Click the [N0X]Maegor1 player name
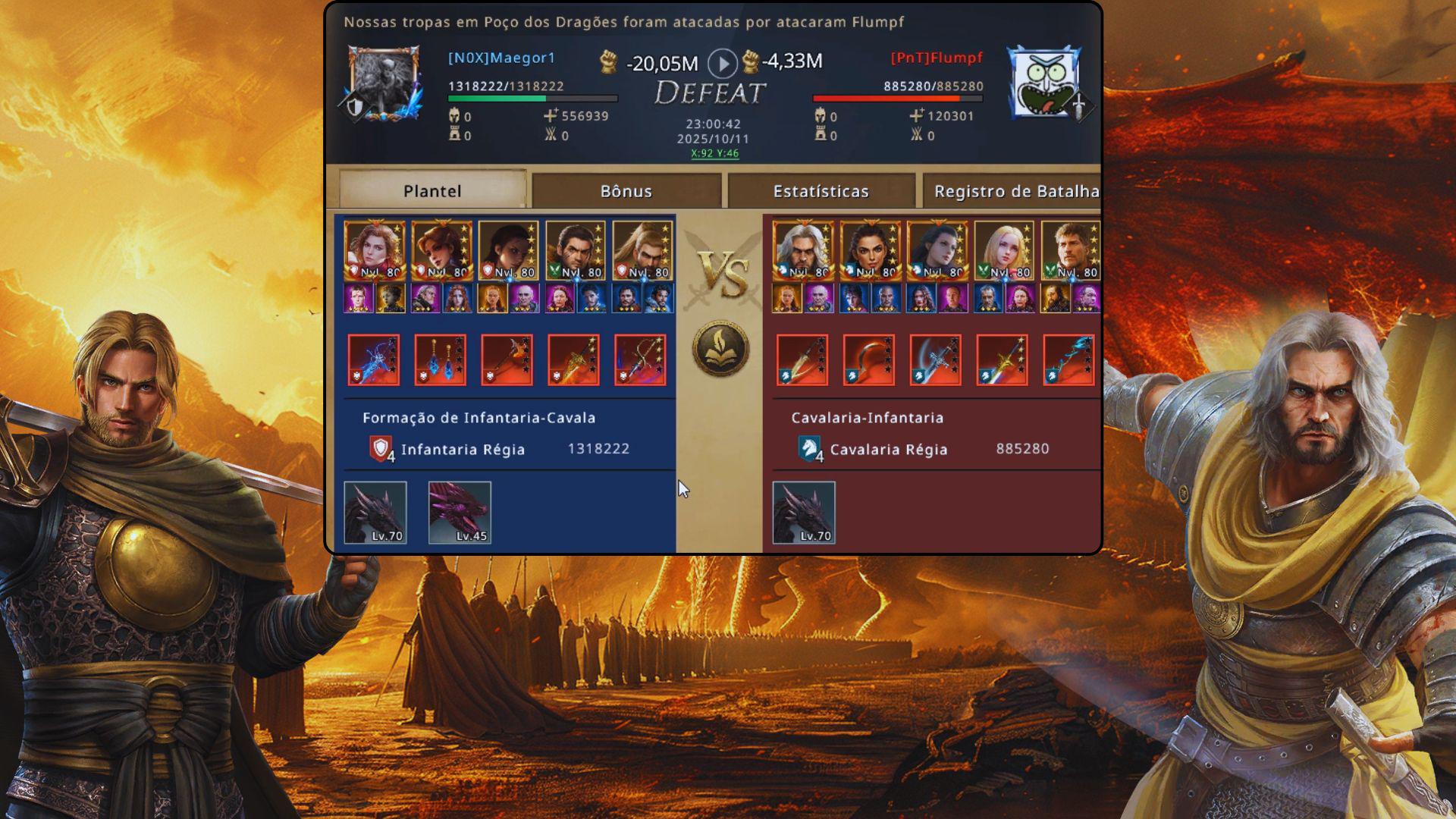 (x=502, y=58)
